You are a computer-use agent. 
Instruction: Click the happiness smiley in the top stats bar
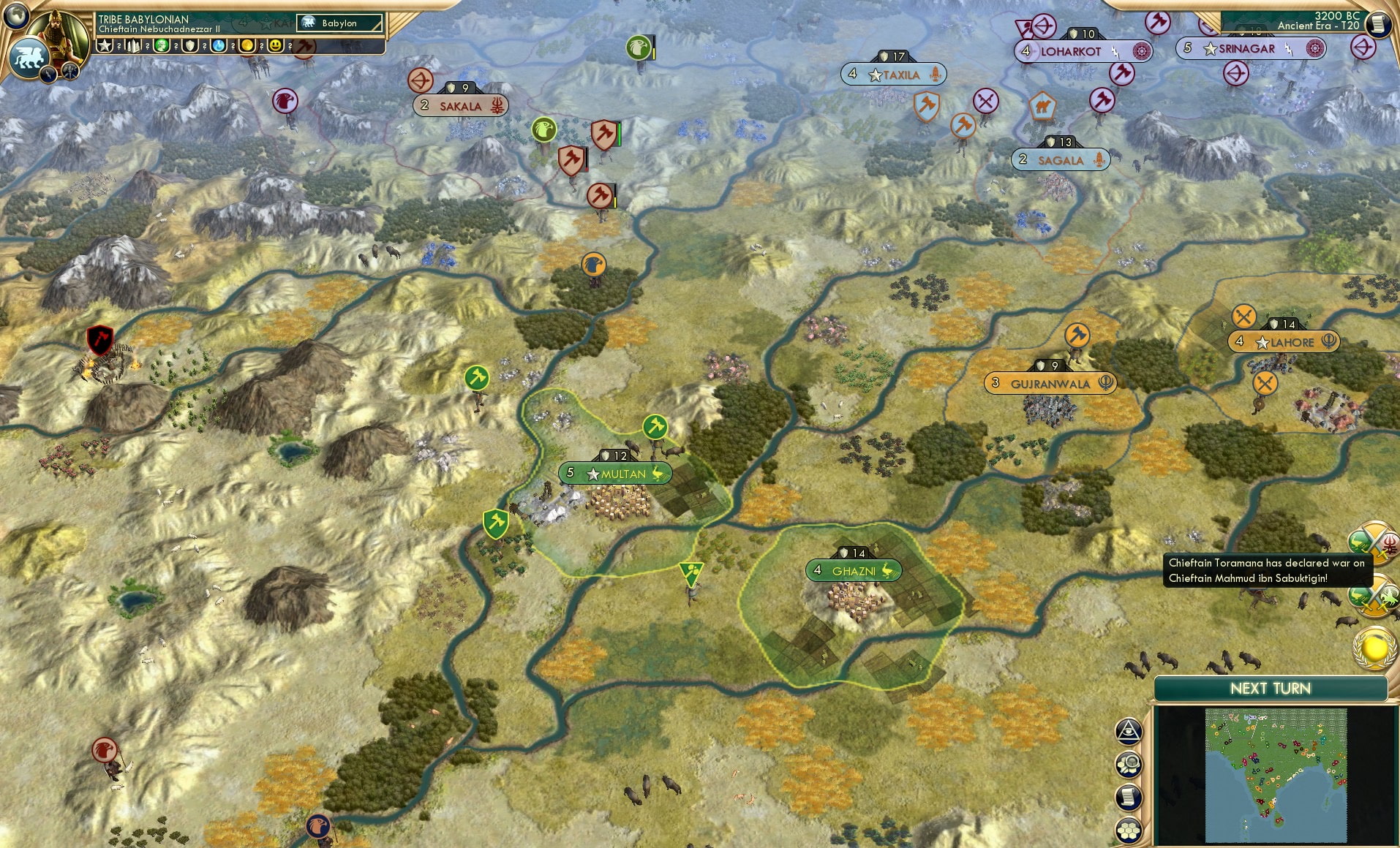coord(274,45)
